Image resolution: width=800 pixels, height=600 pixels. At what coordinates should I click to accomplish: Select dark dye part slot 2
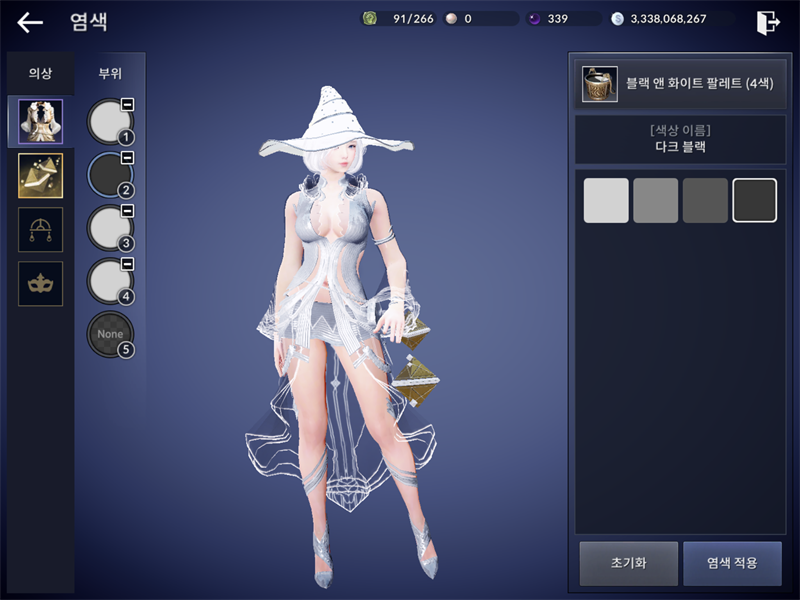(x=110, y=175)
